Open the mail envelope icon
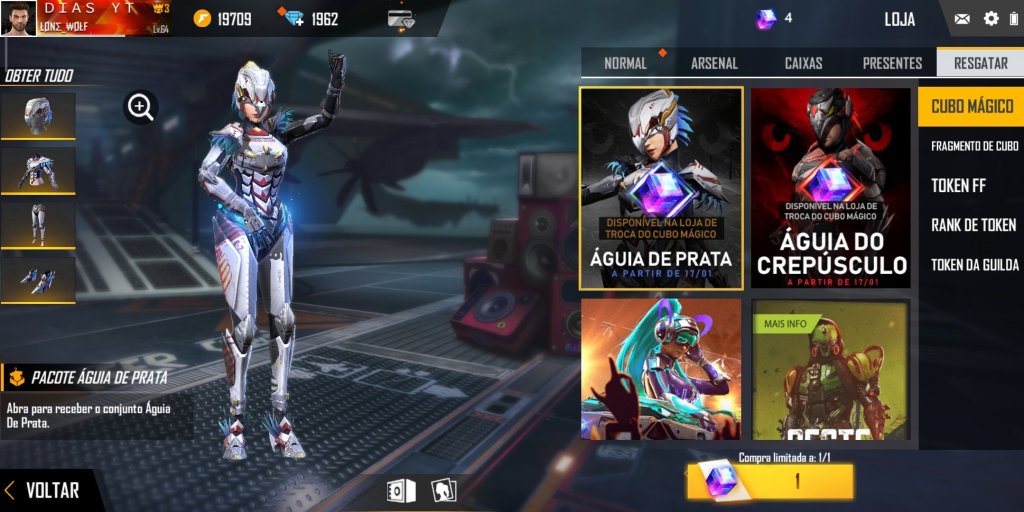1024x512 pixels. point(962,19)
